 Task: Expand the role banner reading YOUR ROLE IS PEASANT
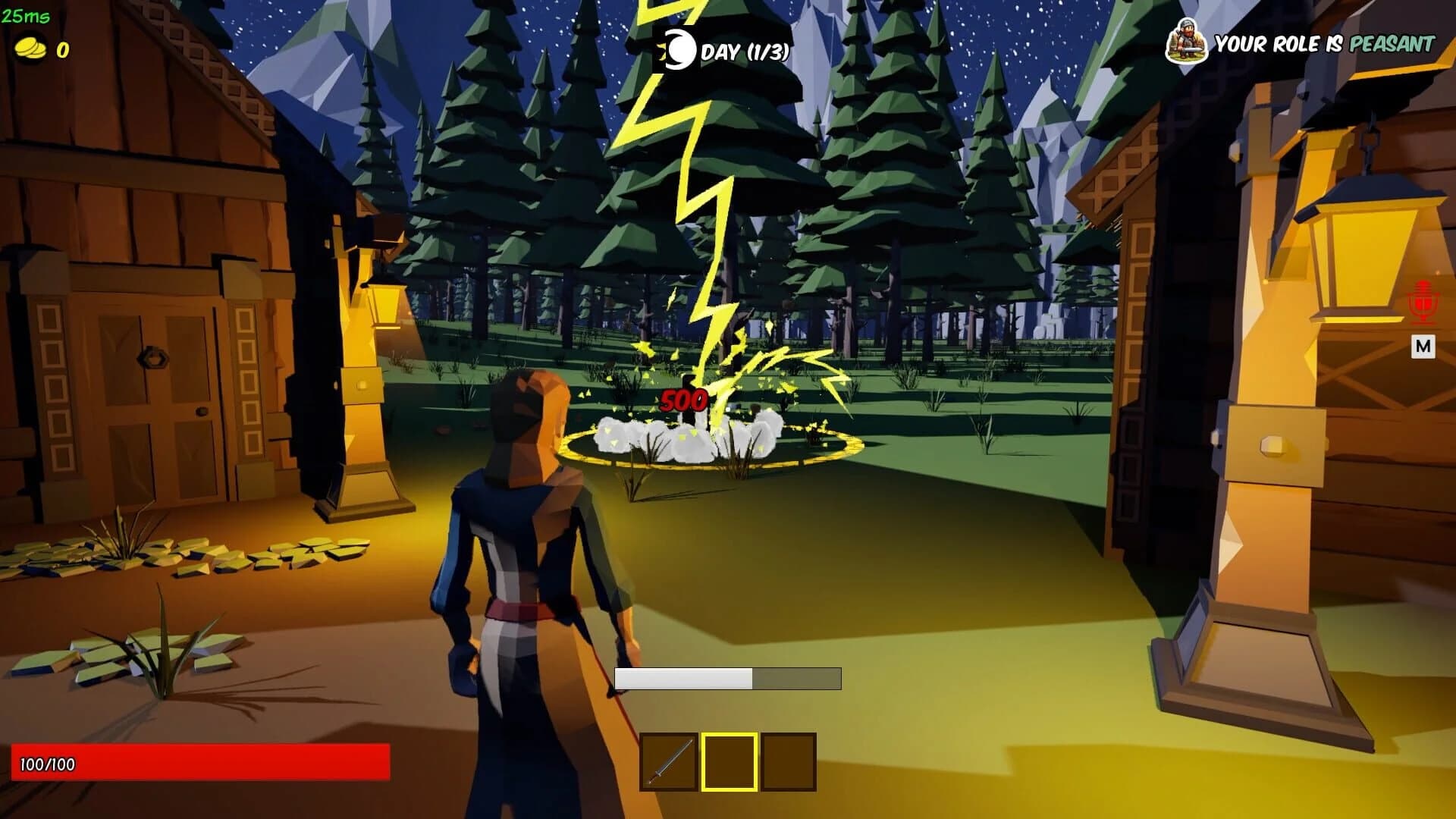[1323, 44]
